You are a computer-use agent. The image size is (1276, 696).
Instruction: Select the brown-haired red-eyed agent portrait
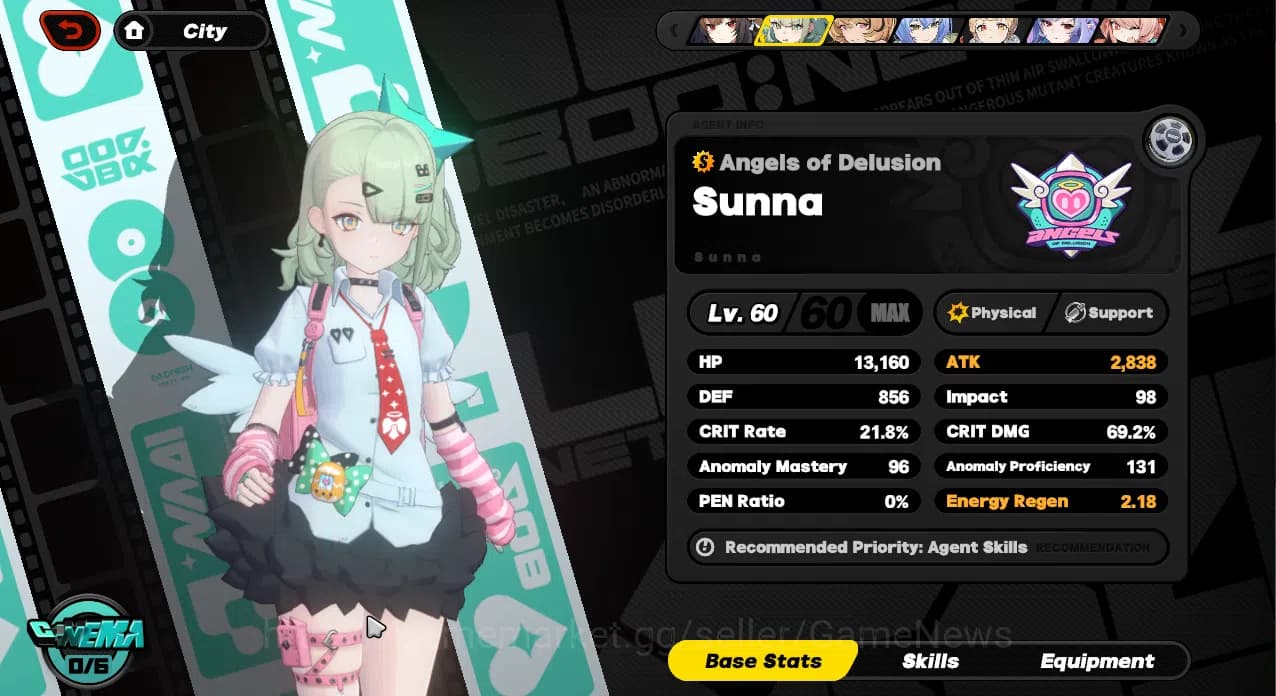coord(724,31)
